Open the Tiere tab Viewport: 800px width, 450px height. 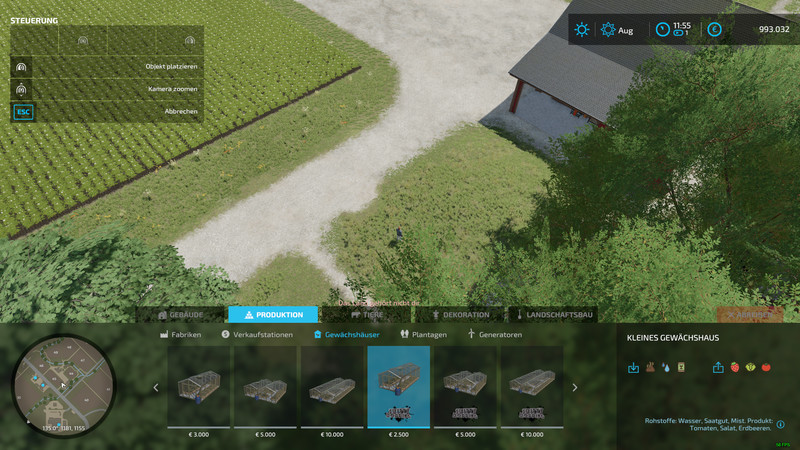click(366, 315)
